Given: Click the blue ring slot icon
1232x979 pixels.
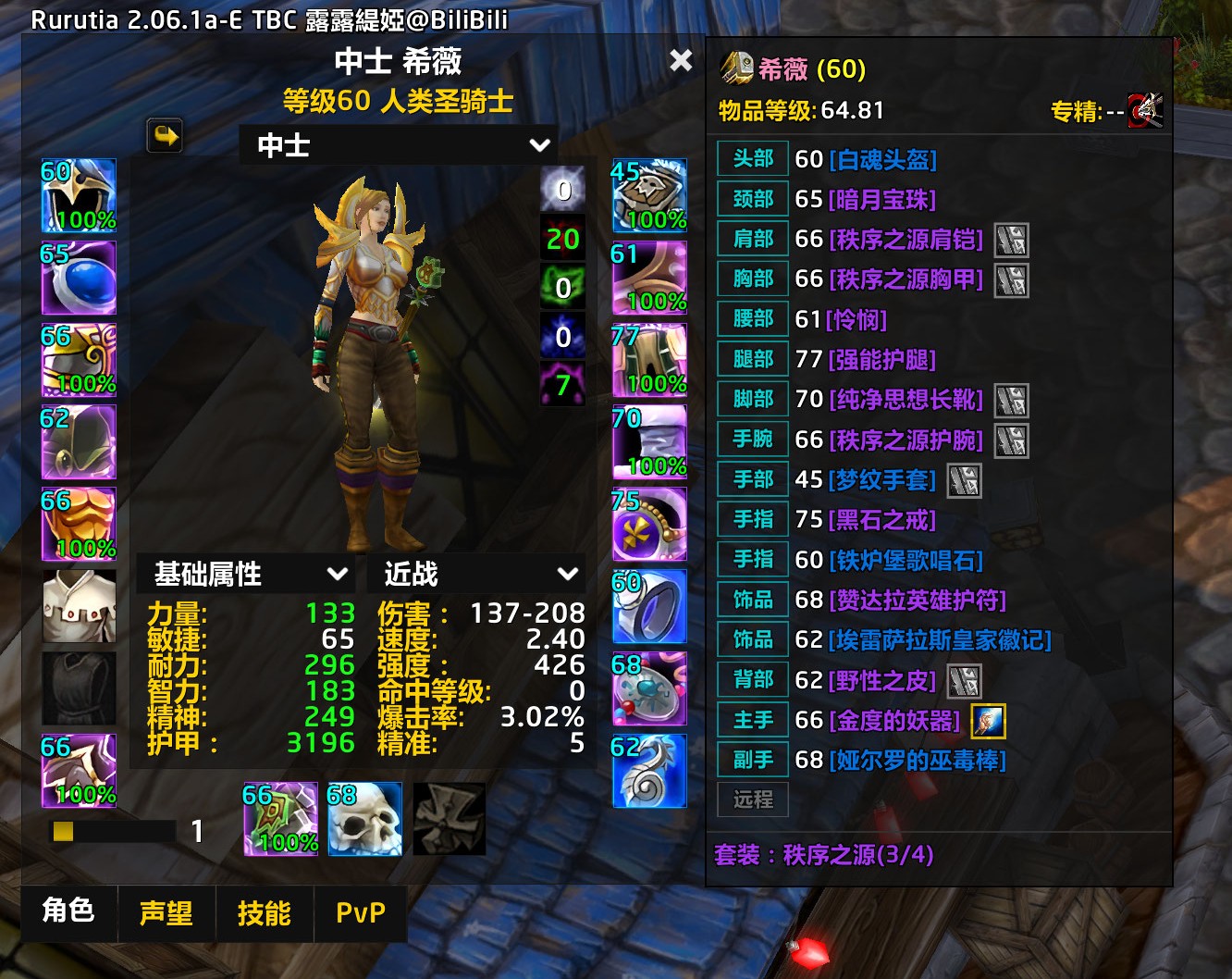Looking at the screenshot, I should (x=649, y=608).
